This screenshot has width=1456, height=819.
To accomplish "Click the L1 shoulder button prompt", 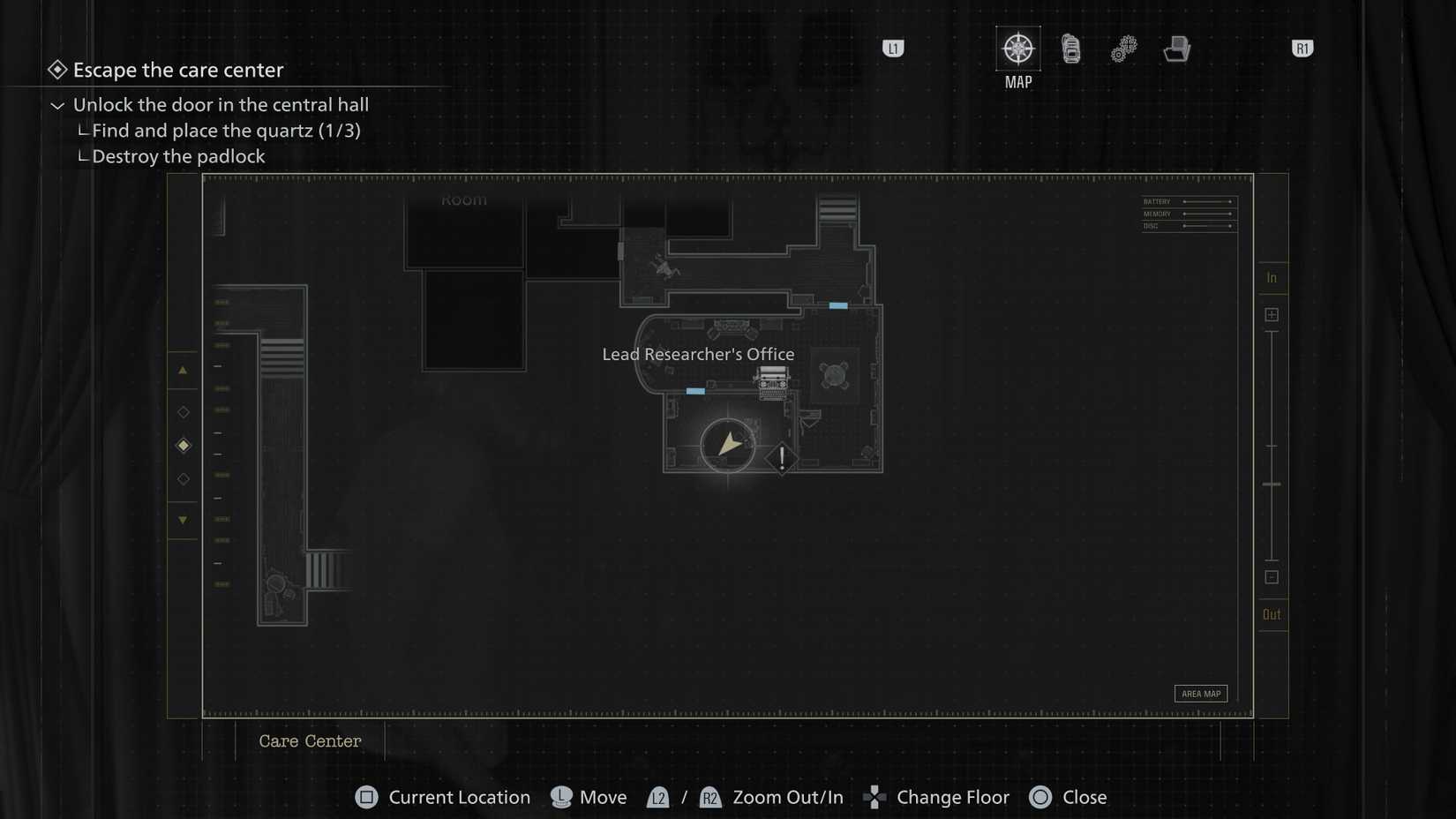I will click(x=893, y=49).
